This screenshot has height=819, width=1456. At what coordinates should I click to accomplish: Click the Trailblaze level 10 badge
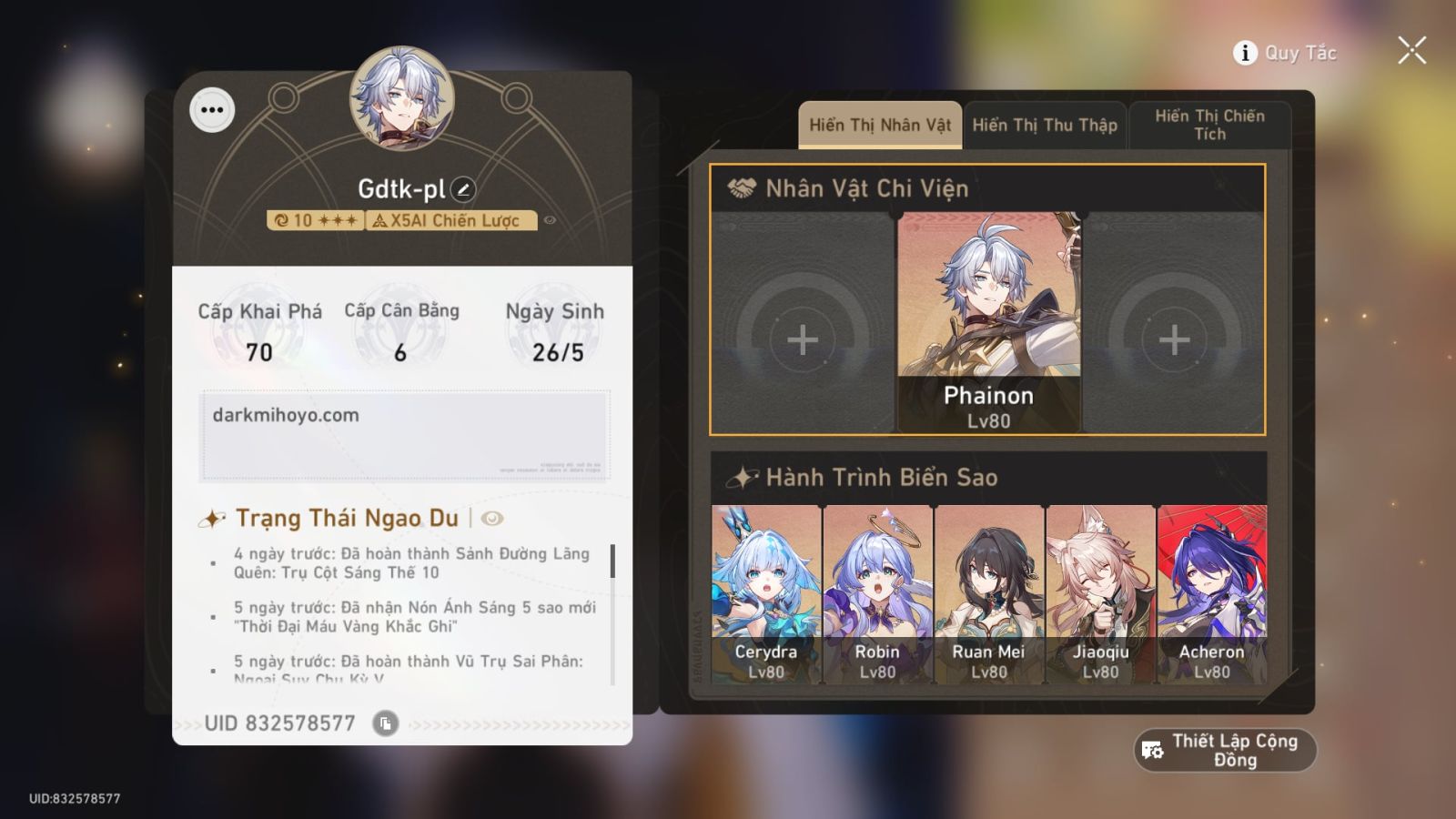314,219
